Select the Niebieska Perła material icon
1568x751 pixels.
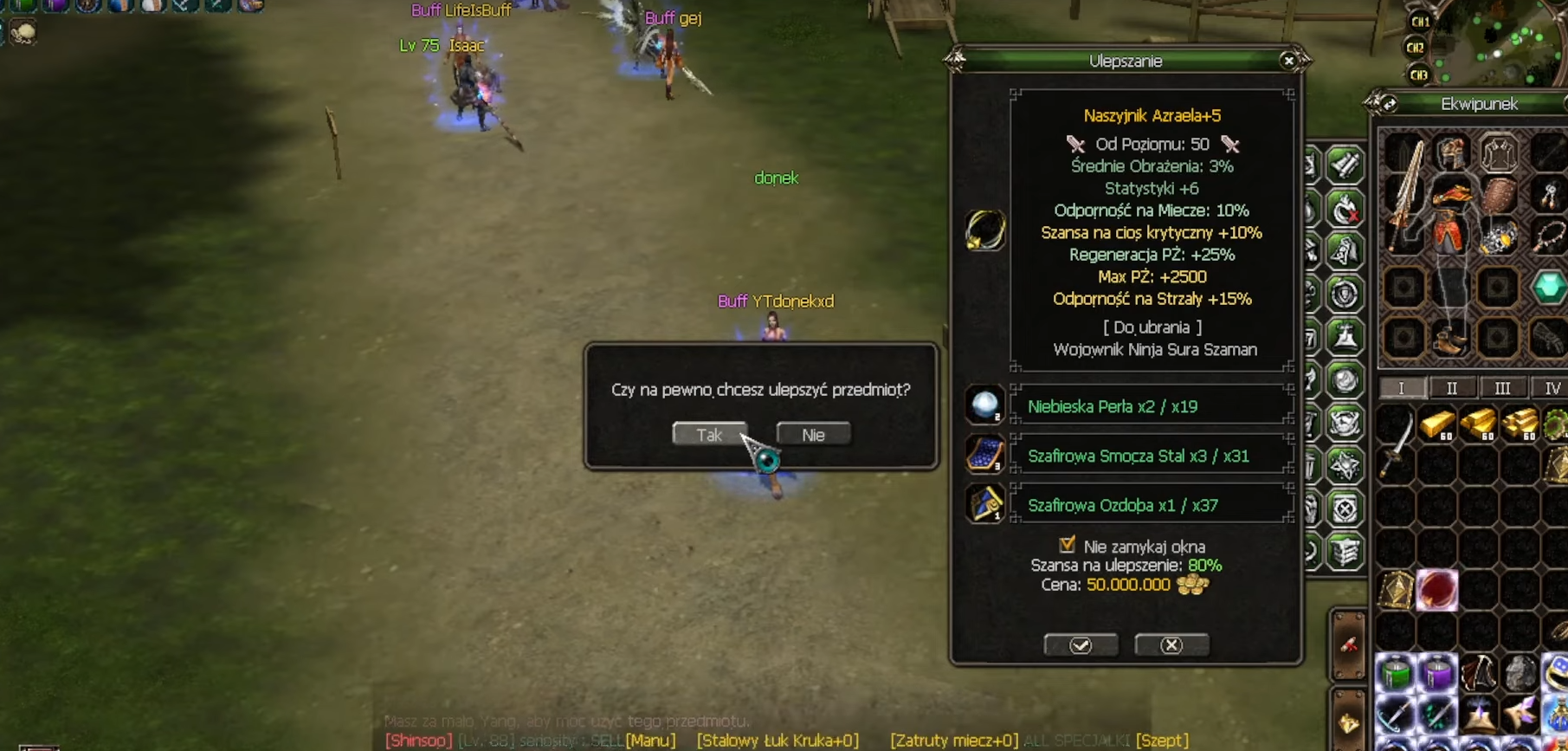pos(984,405)
